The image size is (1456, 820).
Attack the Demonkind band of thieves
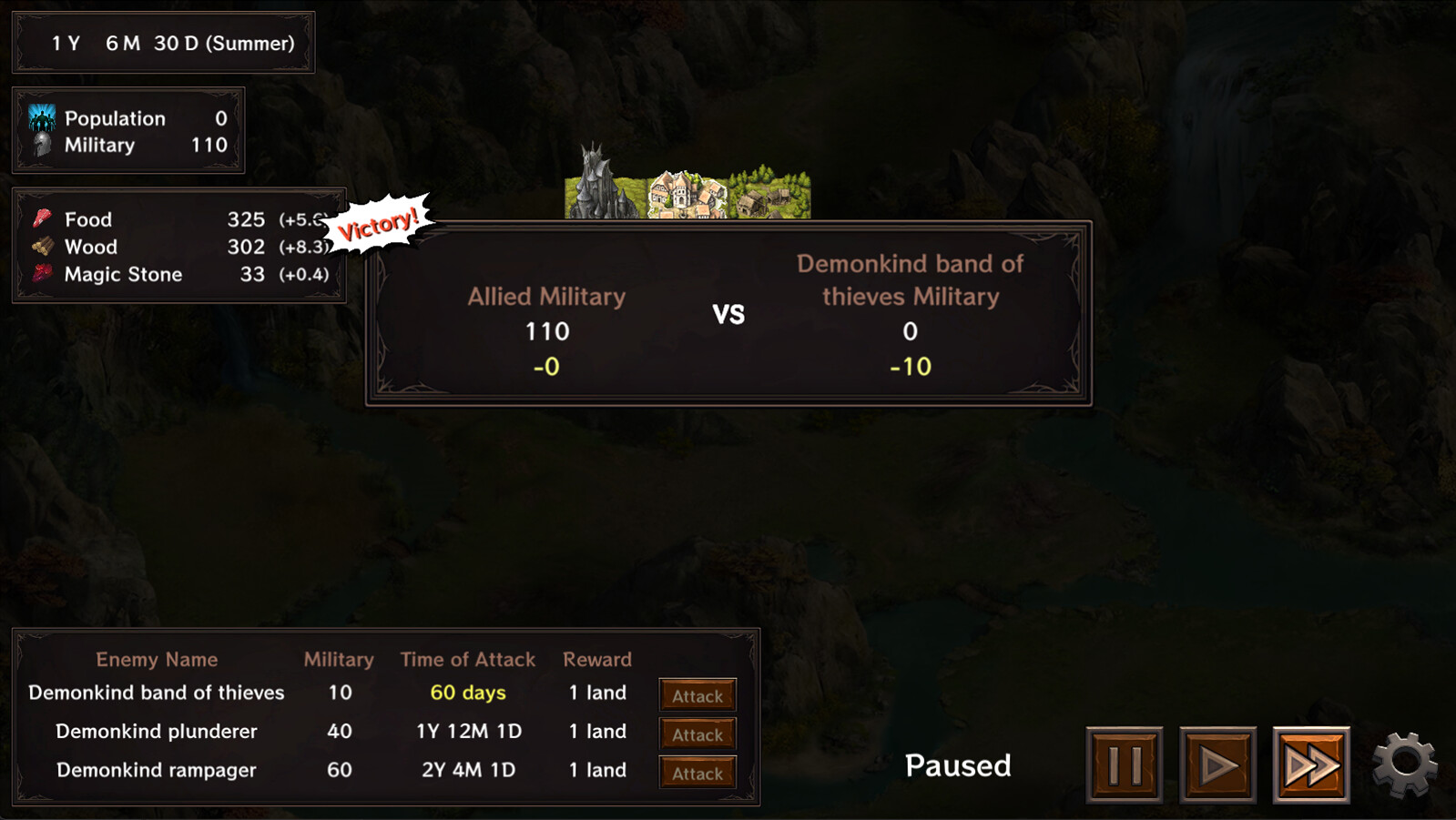click(697, 694)
